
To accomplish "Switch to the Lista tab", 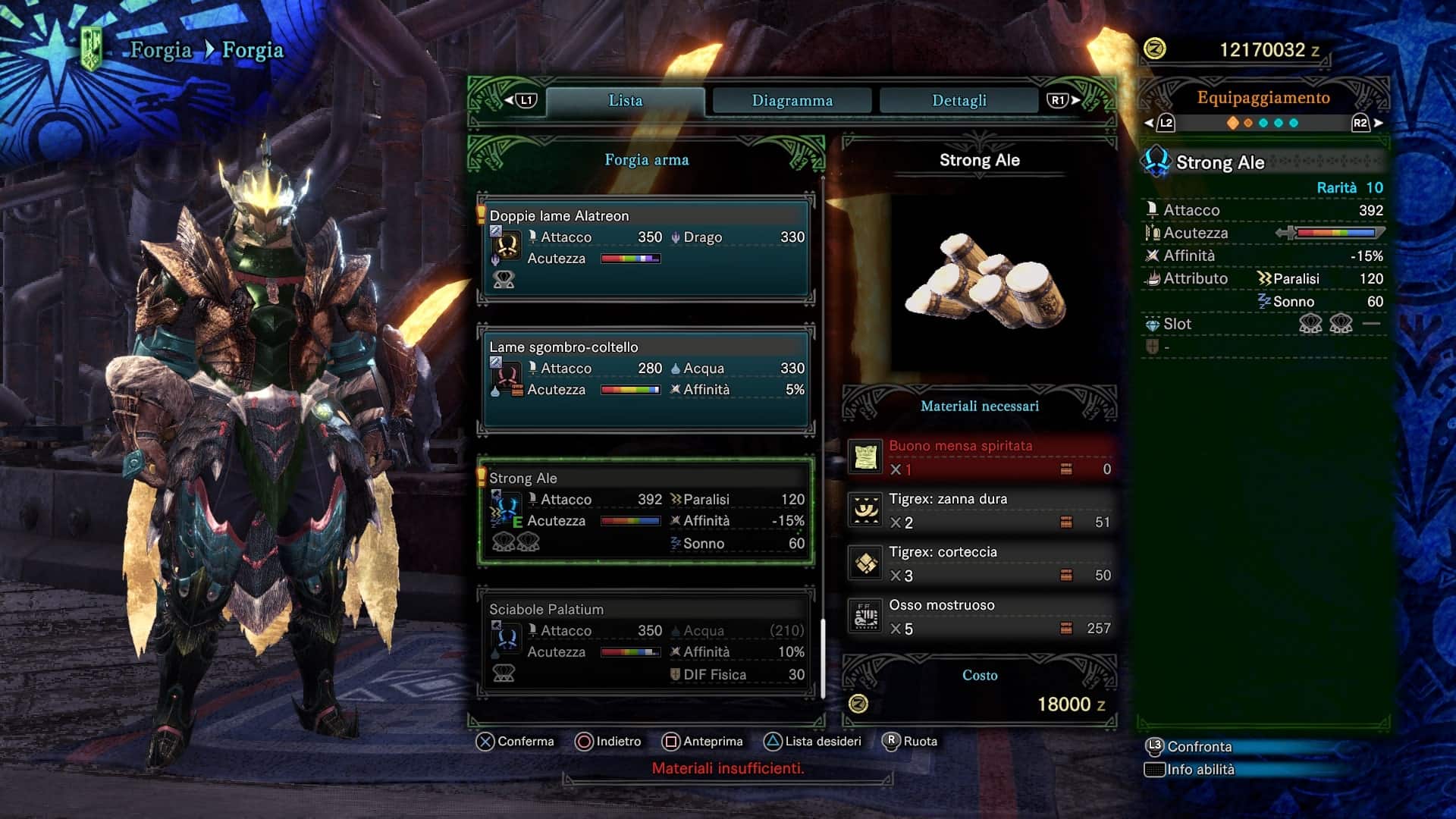I will pyautogui.click(x=625, y=101).
